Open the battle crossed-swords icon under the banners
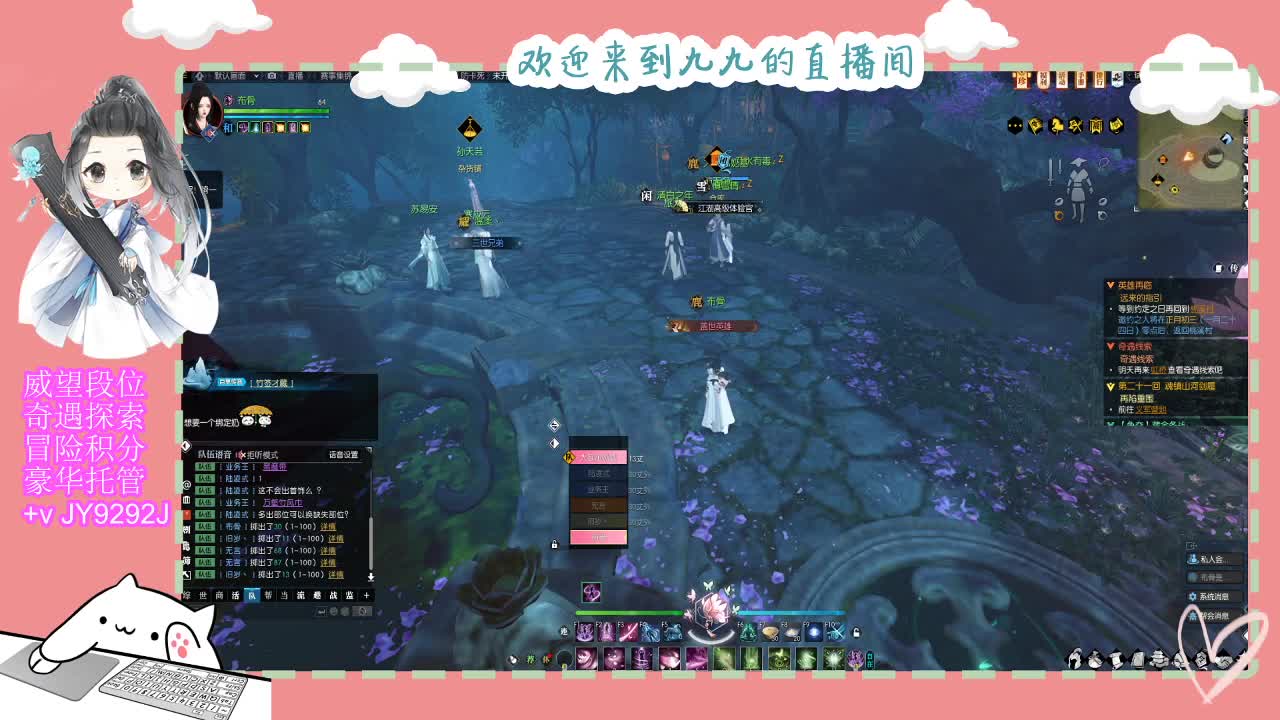 (1076, 125)
